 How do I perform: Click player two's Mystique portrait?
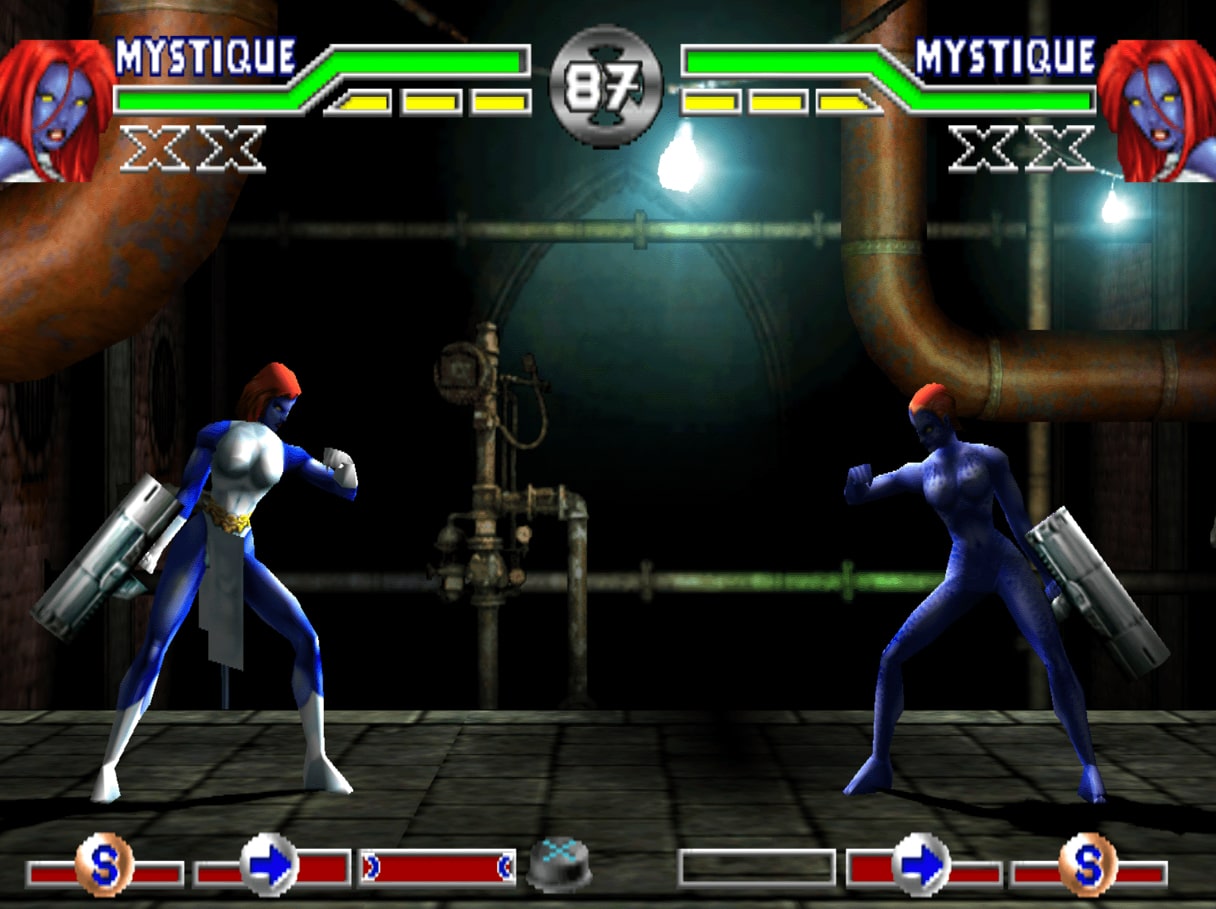[x=1158, y=110]
